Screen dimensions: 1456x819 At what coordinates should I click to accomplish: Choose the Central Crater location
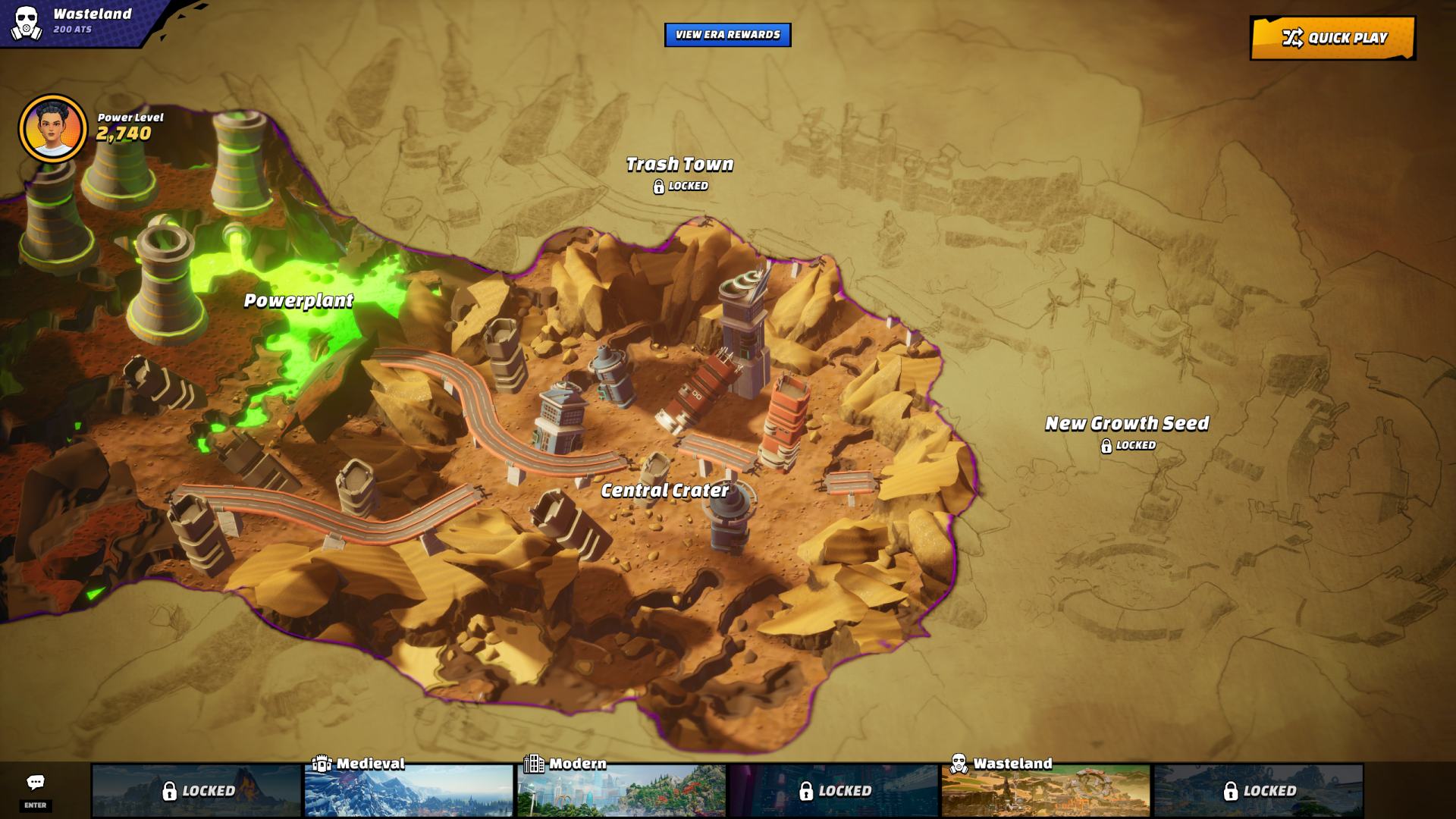[x=665, y=491]
